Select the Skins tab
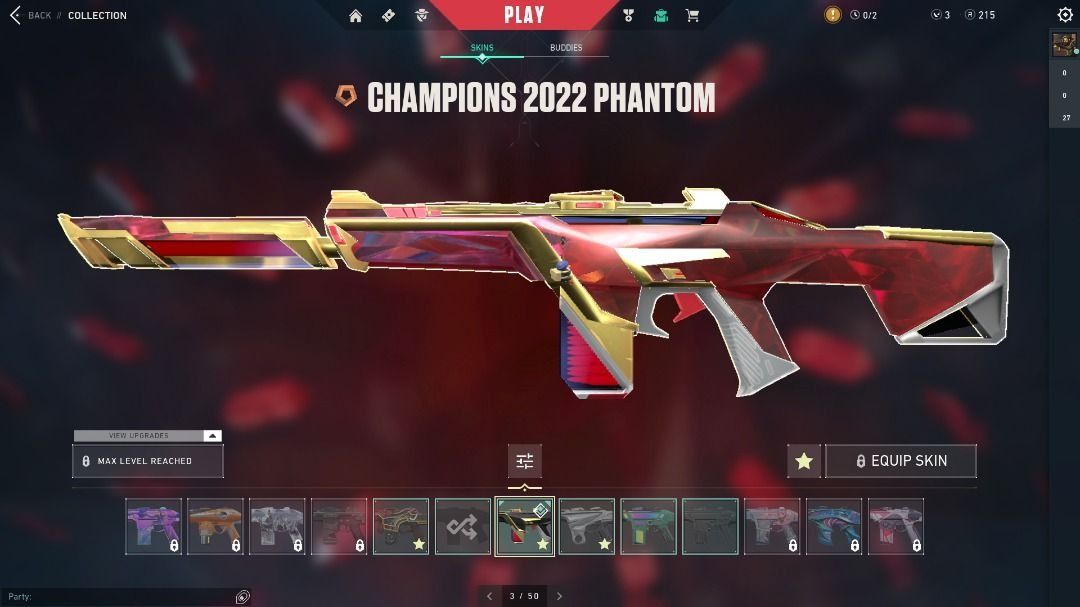 point(482,48)
